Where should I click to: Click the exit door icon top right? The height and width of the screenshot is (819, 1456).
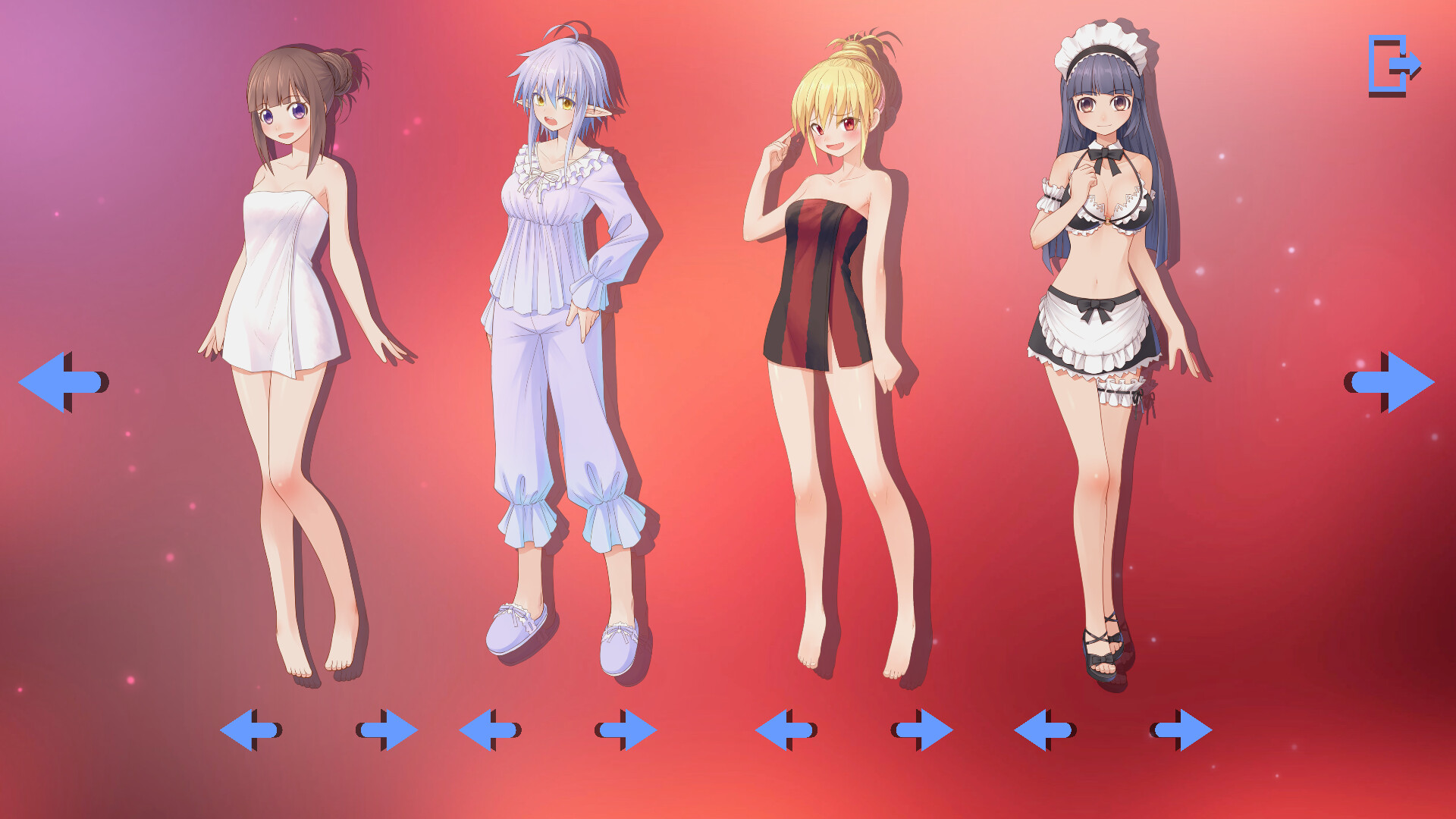click(1394, 67)
